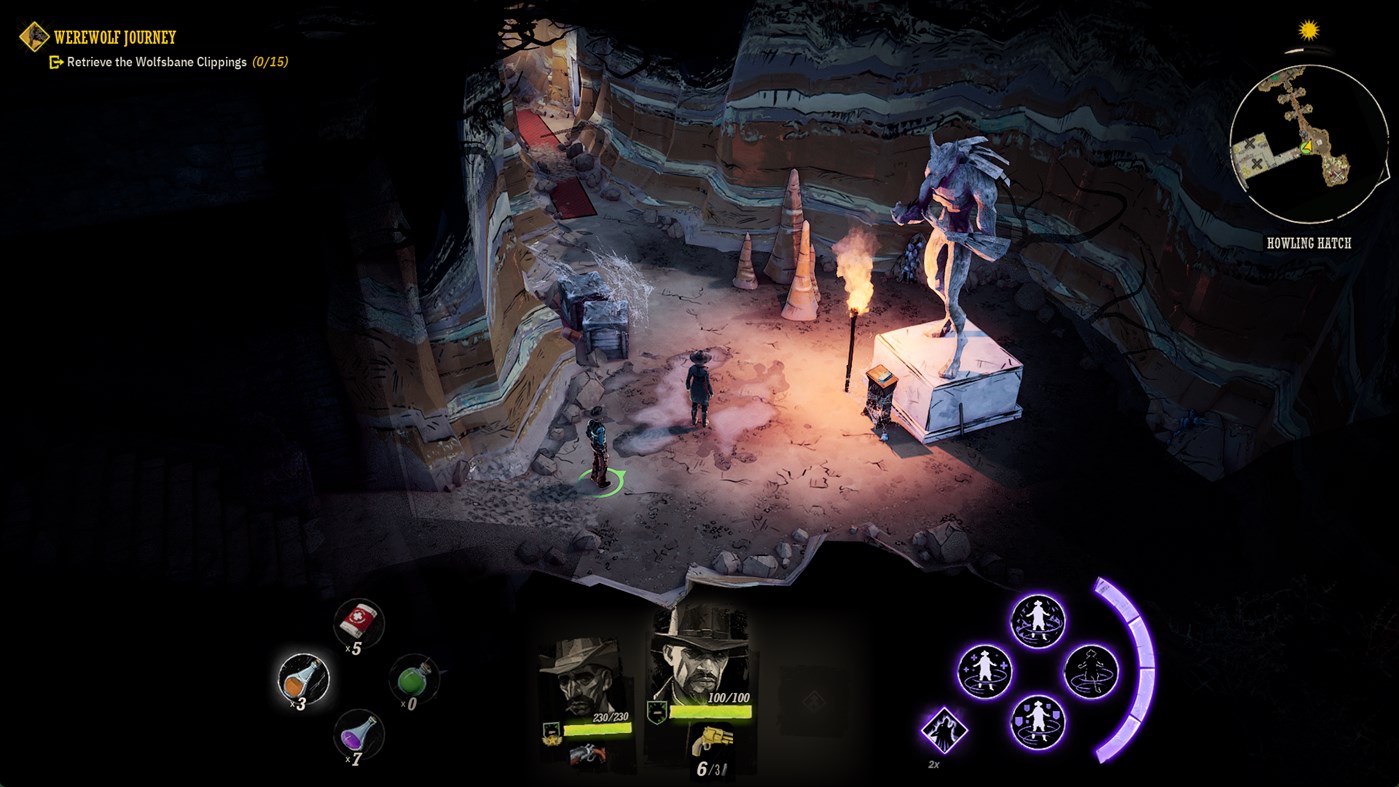
Task: Click the Werewolf Journey quest signpost icon
Action: tap(34, 38)
